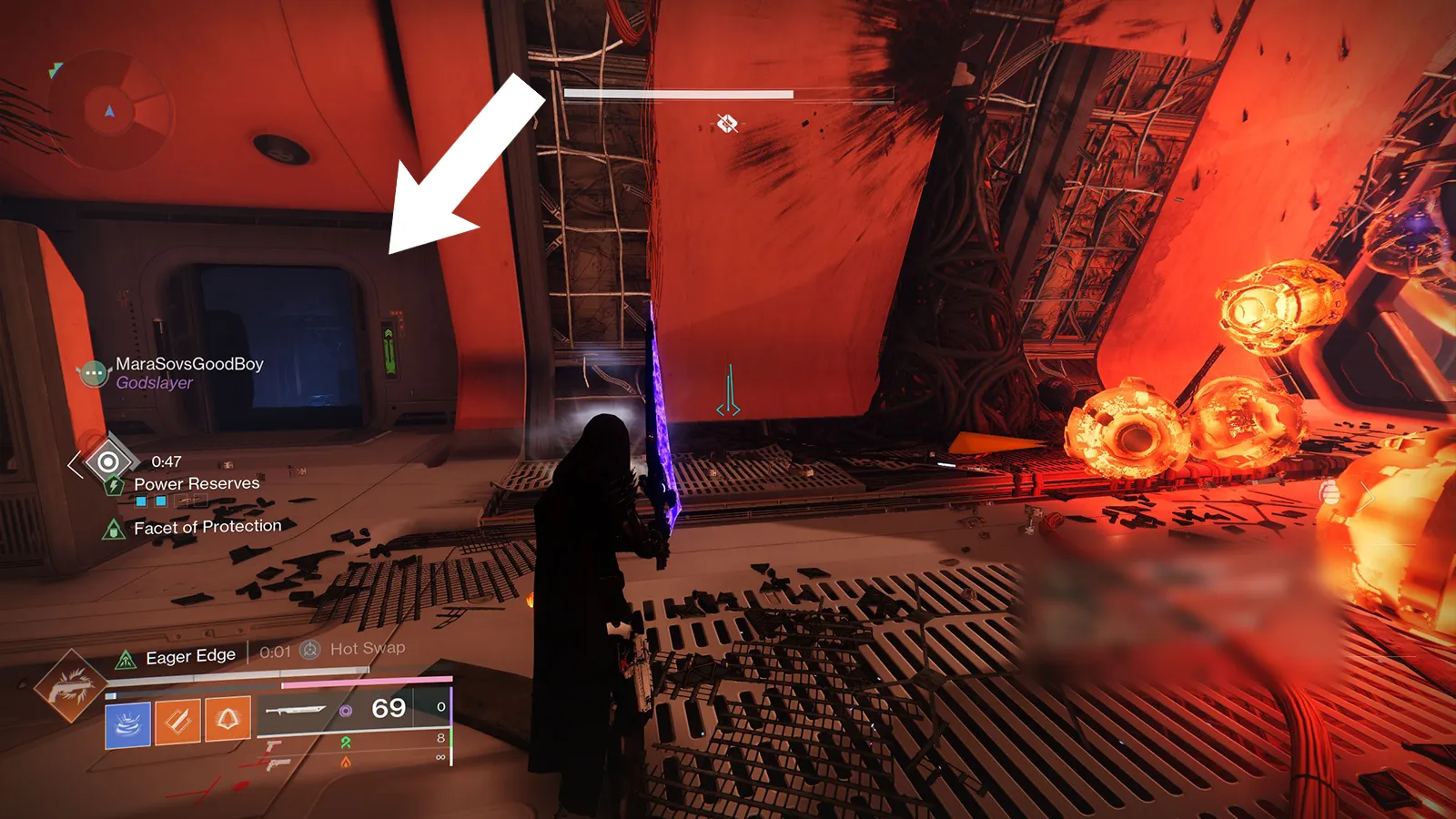This screenshot has width=1456, height=819.
Task: Click the diamond target icon by the timer
Action: pos(107,462)
